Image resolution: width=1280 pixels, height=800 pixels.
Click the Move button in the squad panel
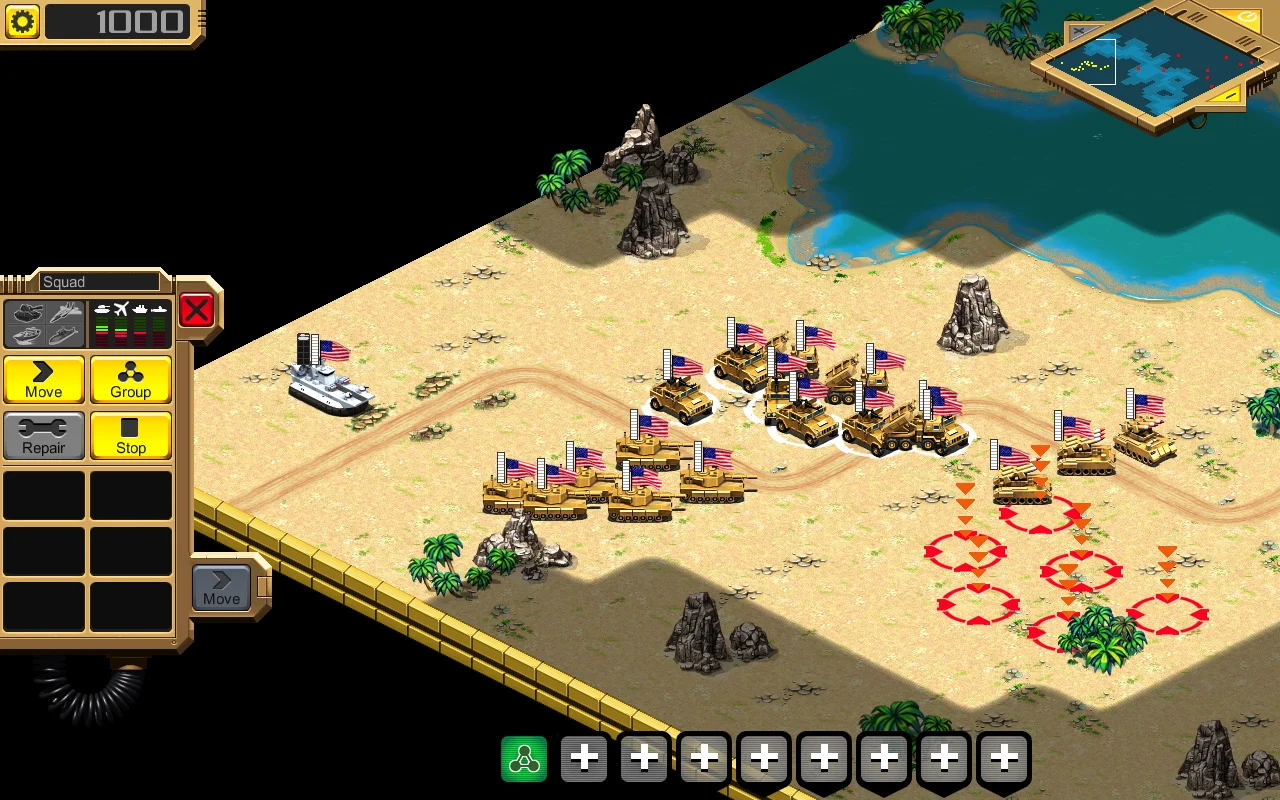(x=43, y=380)
